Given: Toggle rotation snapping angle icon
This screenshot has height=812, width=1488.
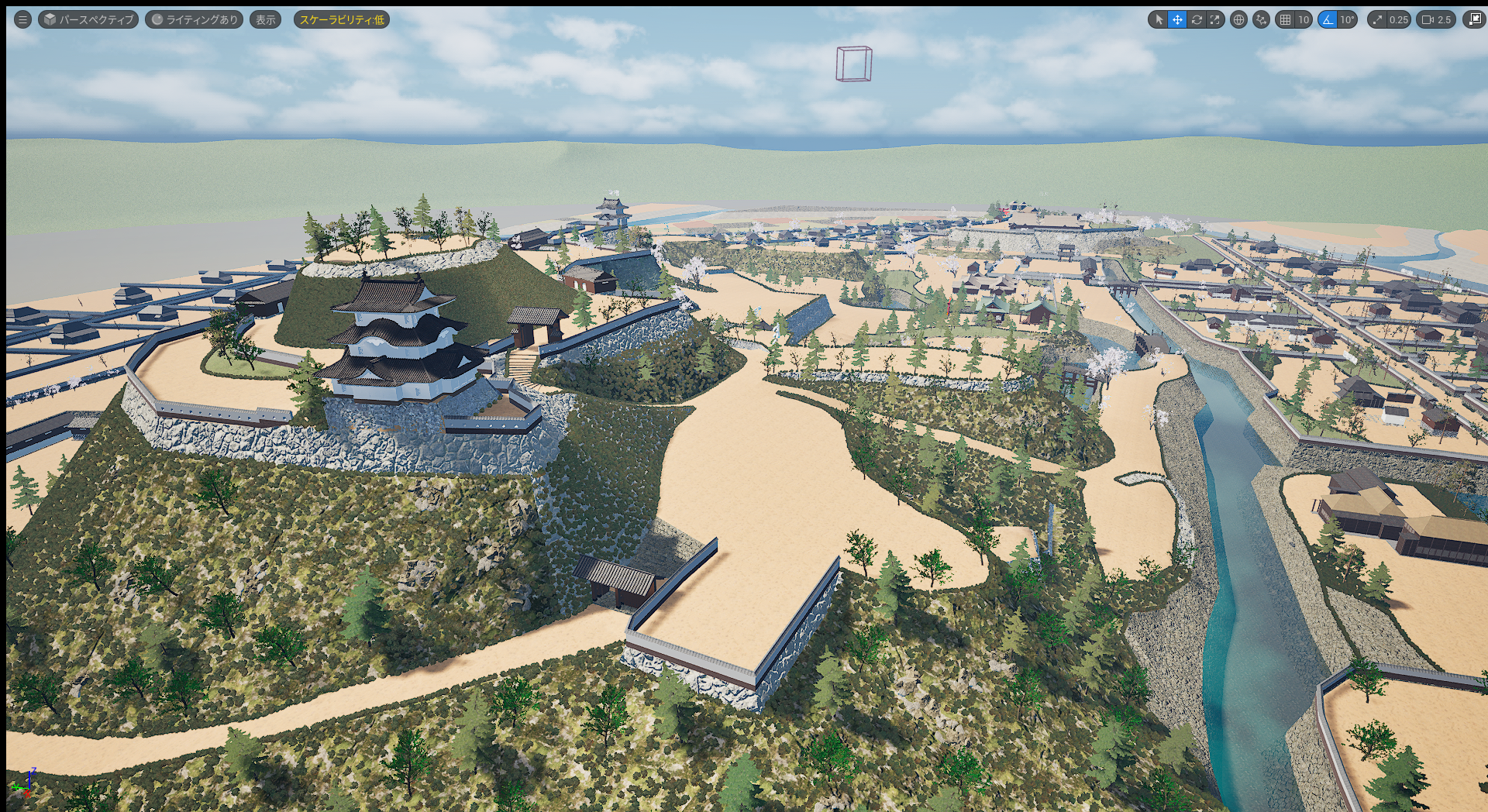Looking at the screenshot, I should 1328,19.
